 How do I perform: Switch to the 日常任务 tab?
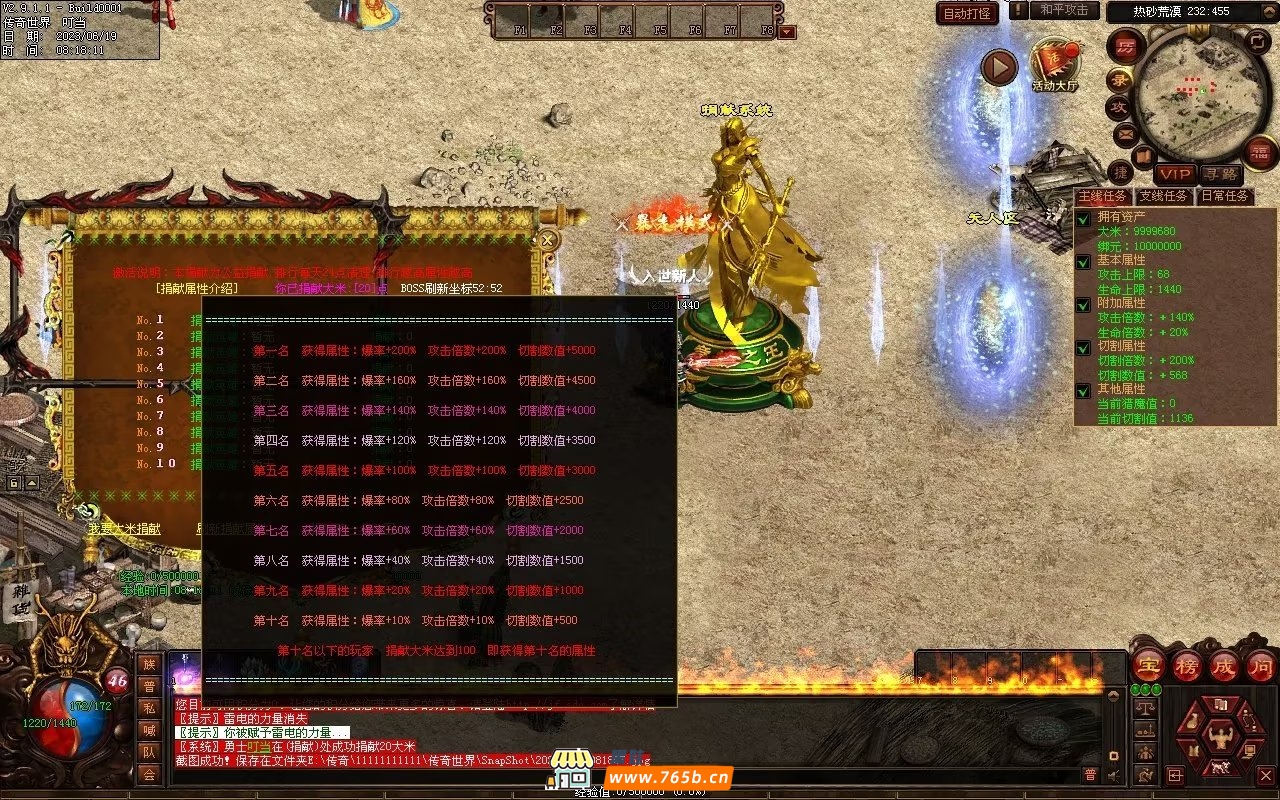pos(1224,196)
